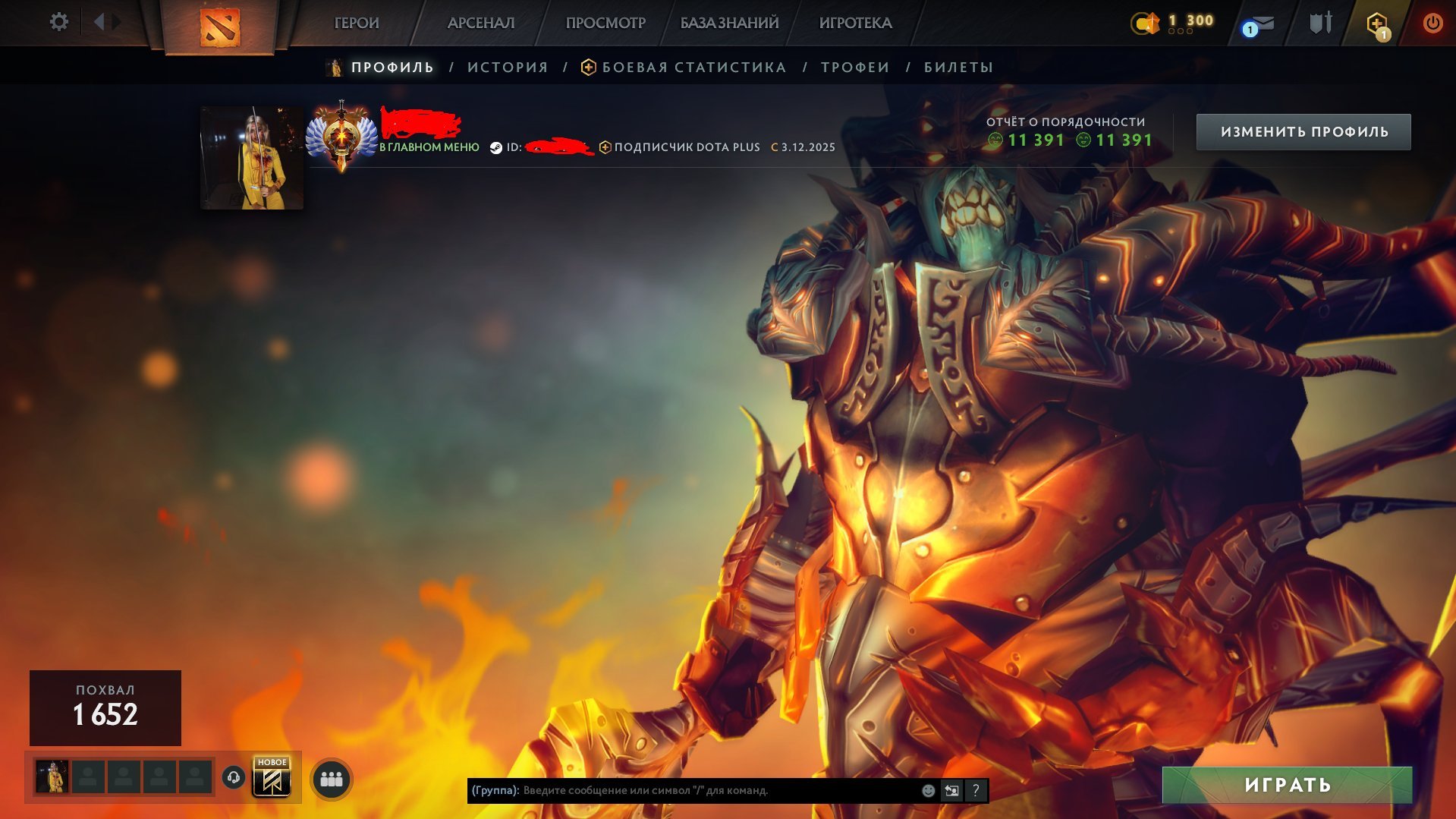Click the power button to exit the game
1456x819 pixels.
[x=1433, y=23]
